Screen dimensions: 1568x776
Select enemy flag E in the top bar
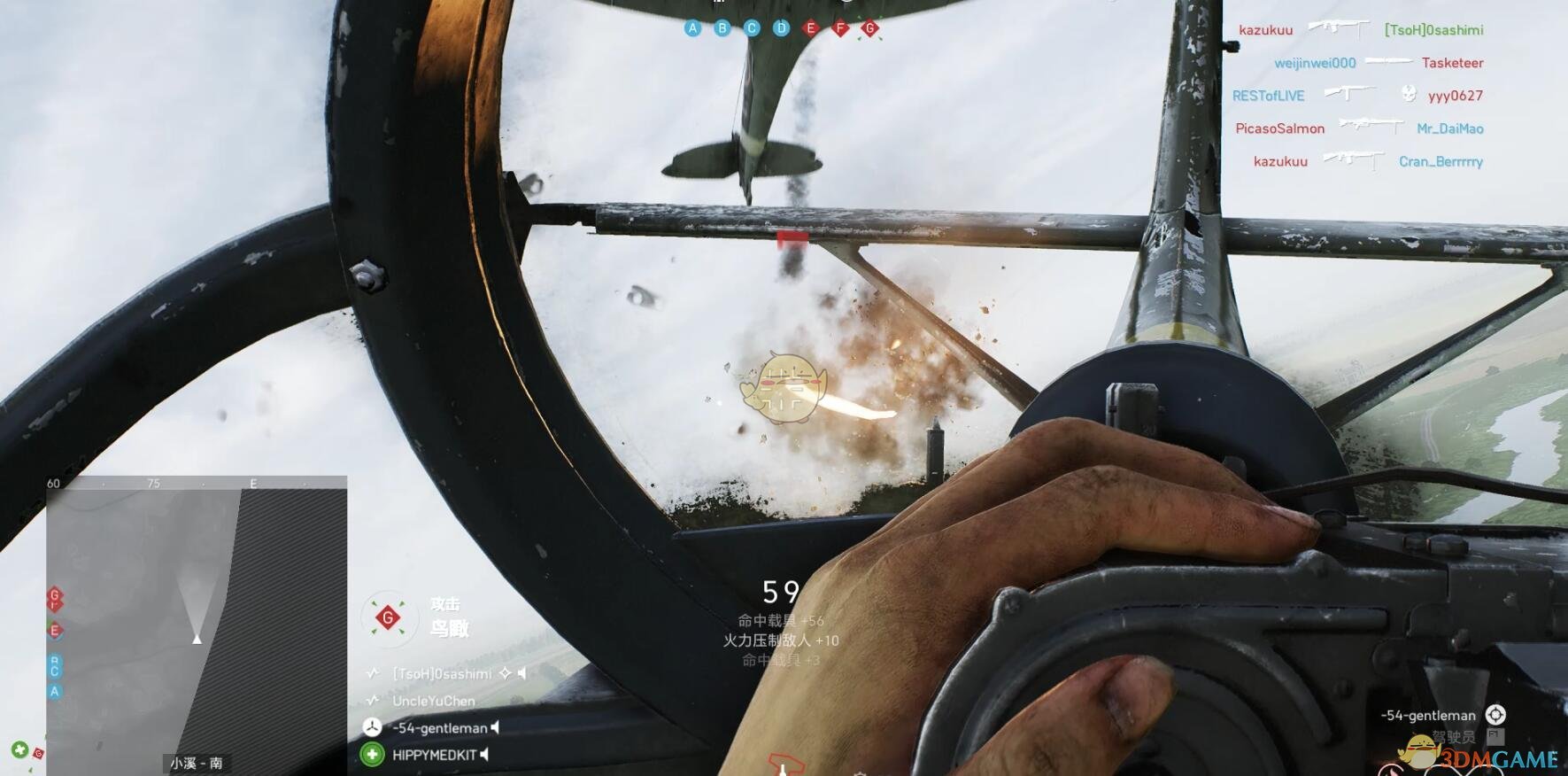point(810,28)
